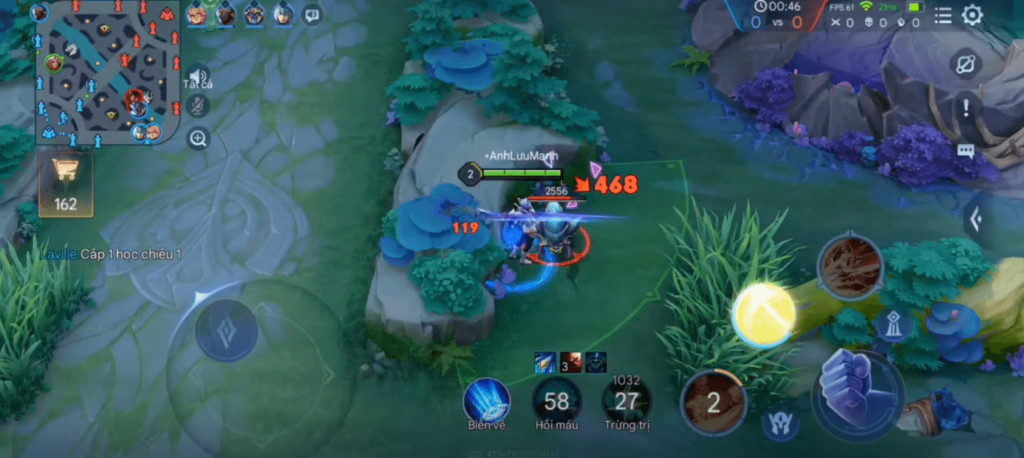Activate the skill on cooldown showing 2
The image size is (1024, 458).
713,402
